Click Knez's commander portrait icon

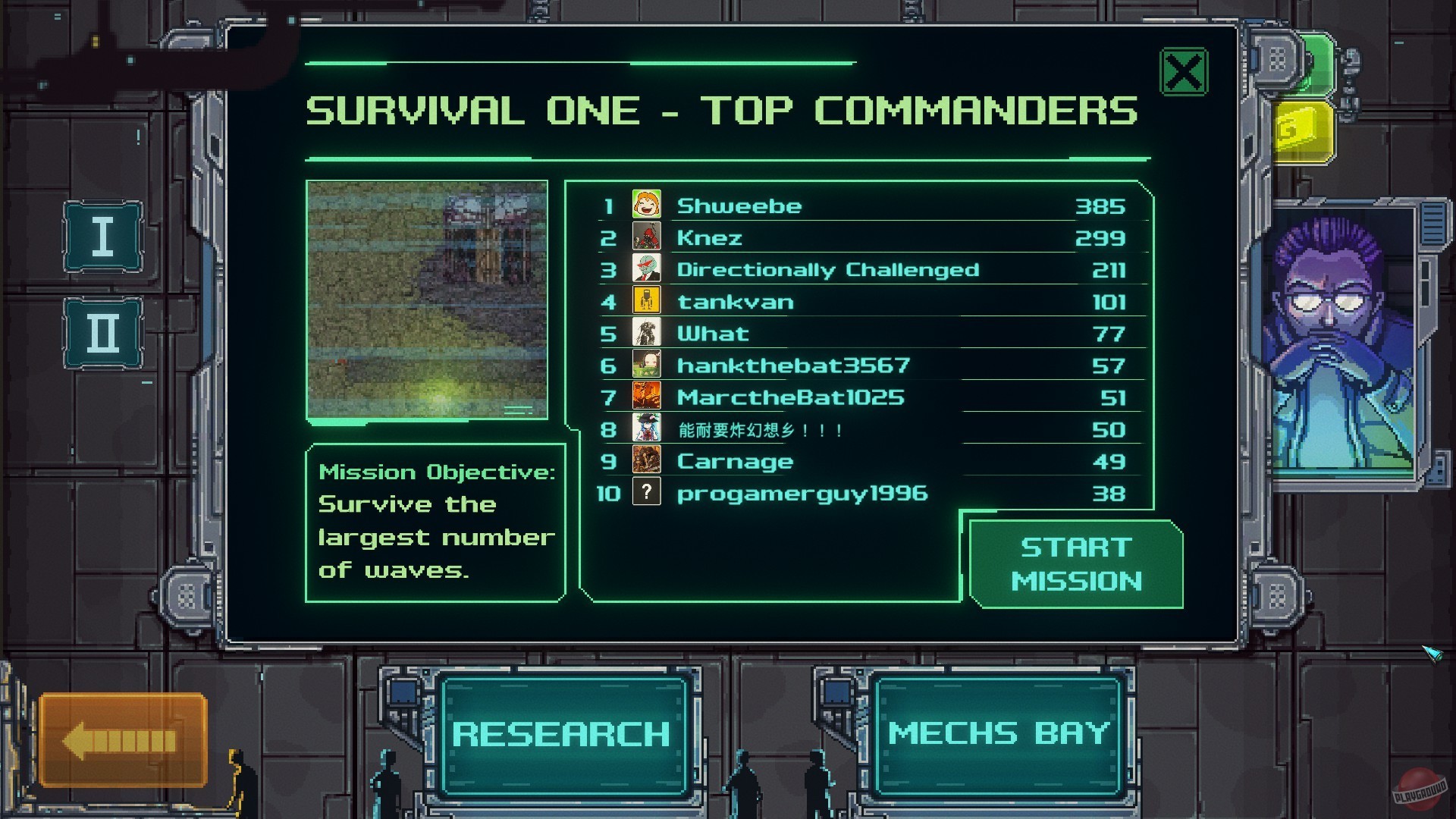tap(645, 237)
